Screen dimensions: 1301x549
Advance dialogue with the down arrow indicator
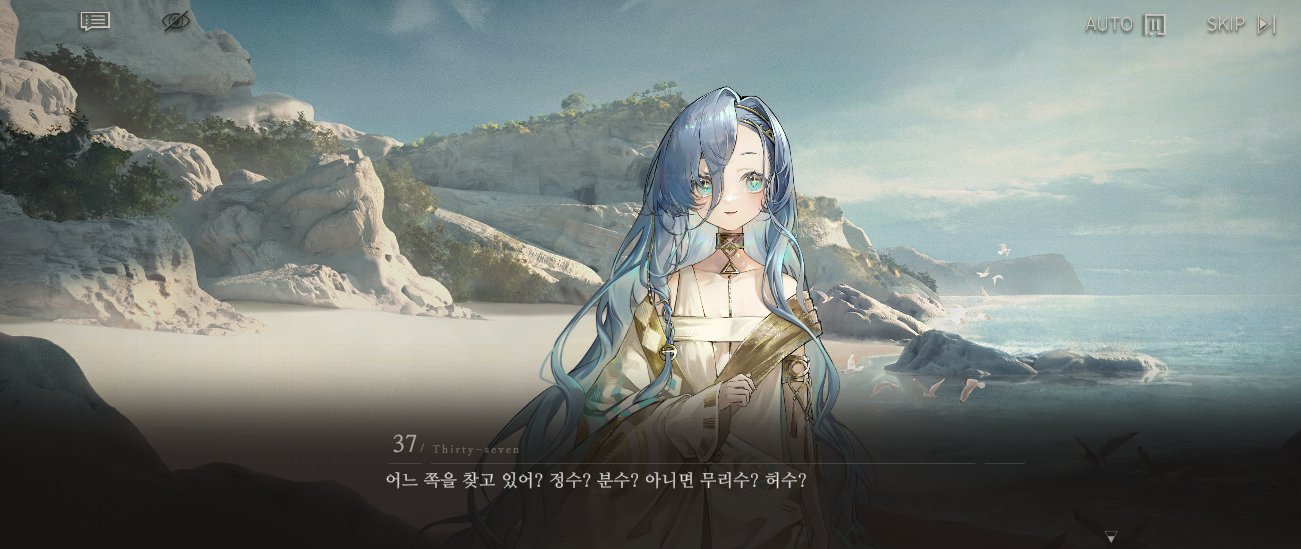(1110, 537)
